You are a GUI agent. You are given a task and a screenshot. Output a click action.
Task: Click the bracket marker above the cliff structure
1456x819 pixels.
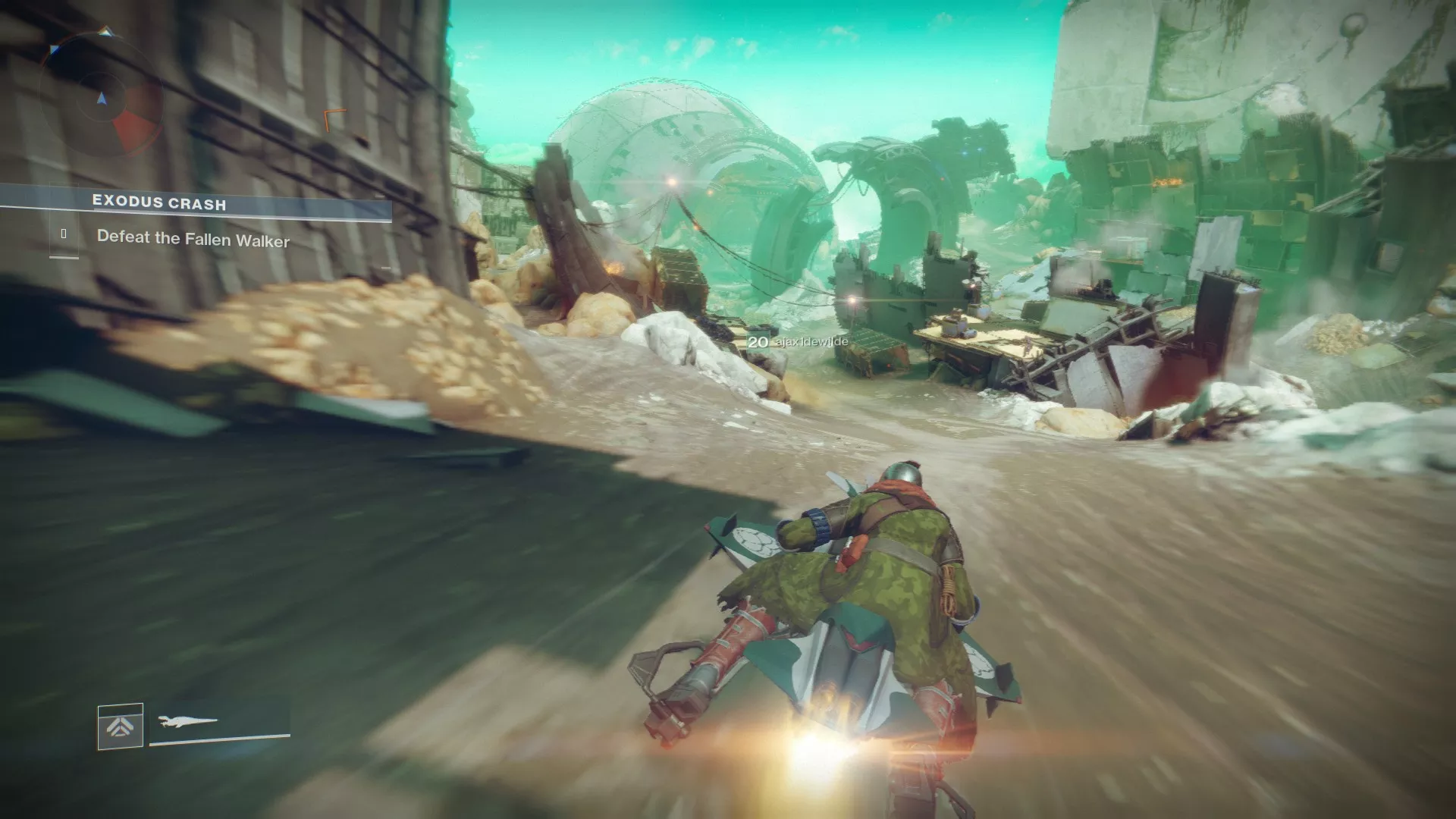331,119
